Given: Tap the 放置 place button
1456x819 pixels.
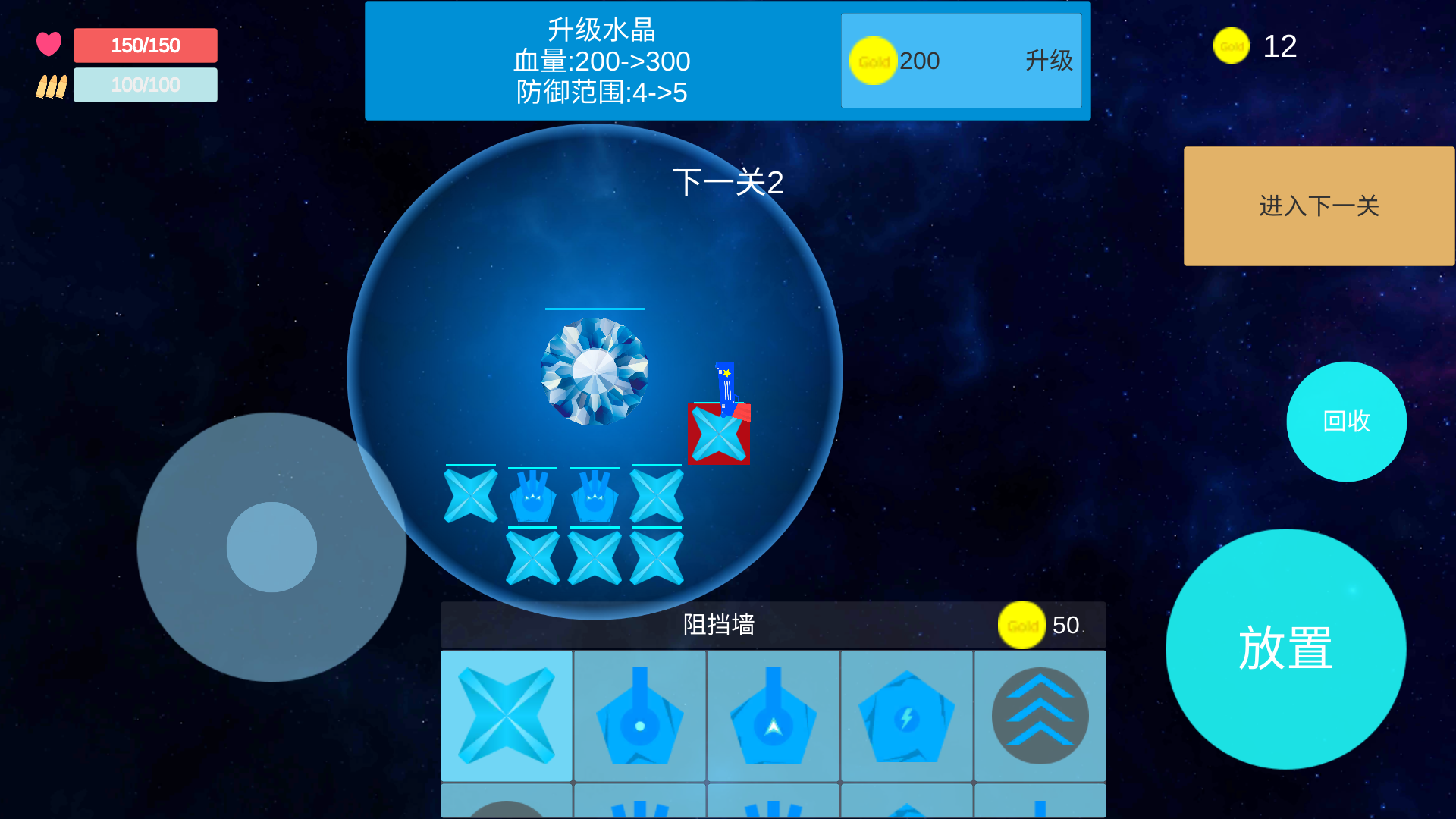Looking at the screenshot, I should tap(1285, 648).
